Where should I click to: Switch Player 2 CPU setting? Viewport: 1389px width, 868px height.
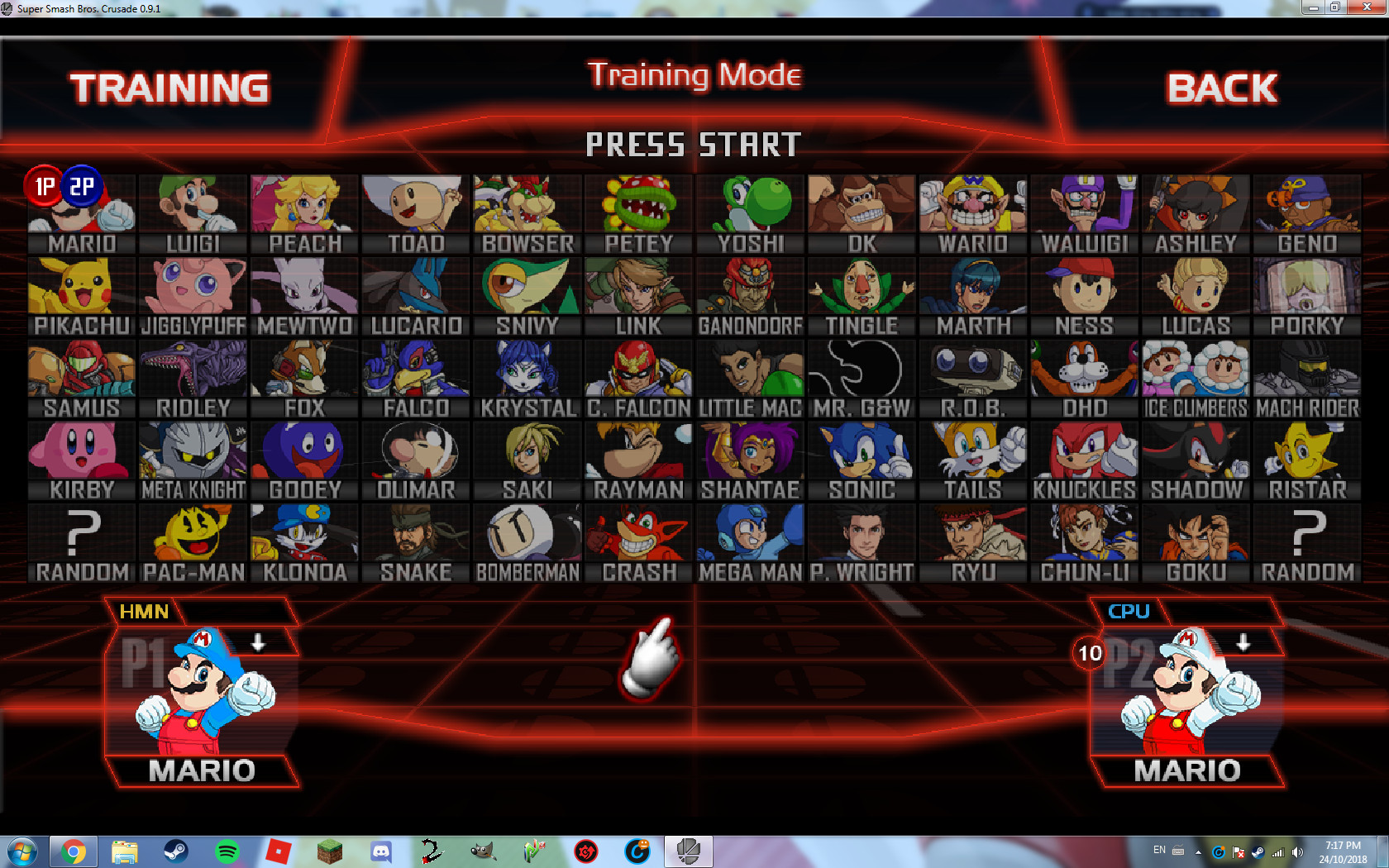1129,612
